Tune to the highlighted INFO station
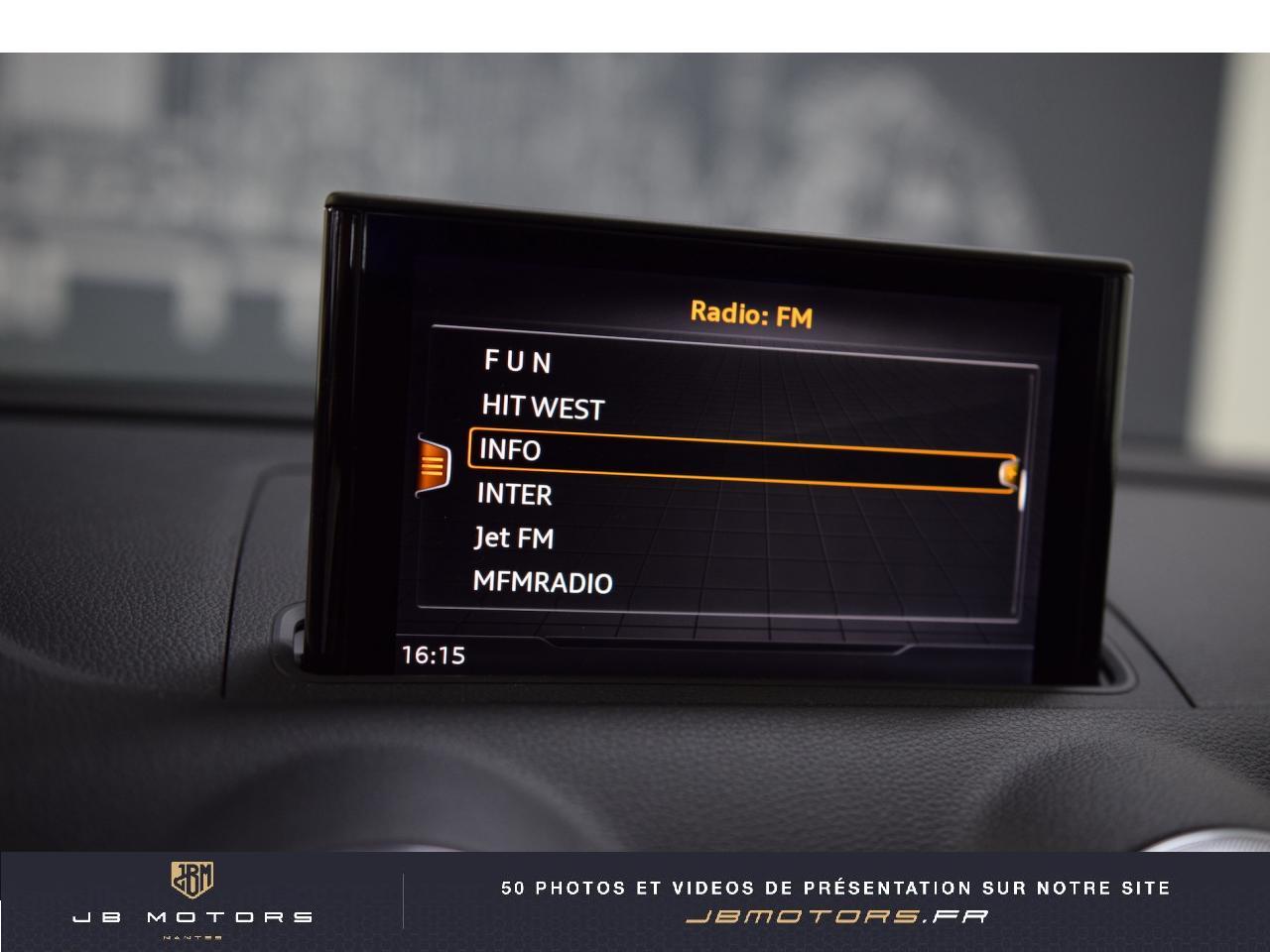The width and height of the screenshot is (1270, 952). pyautogui.click(x=510, y=450)
